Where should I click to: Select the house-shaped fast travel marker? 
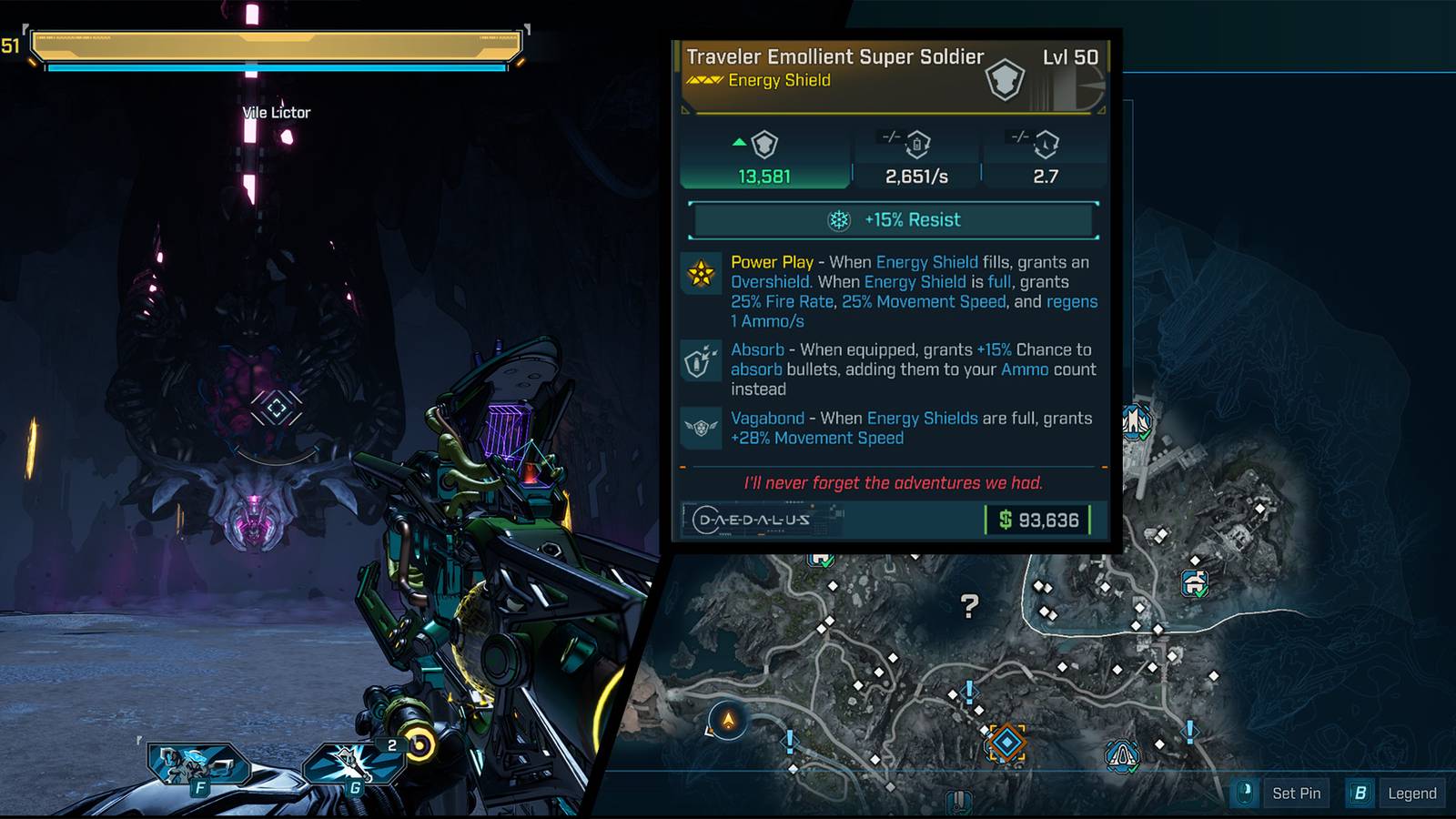[x=1194, y=582]
